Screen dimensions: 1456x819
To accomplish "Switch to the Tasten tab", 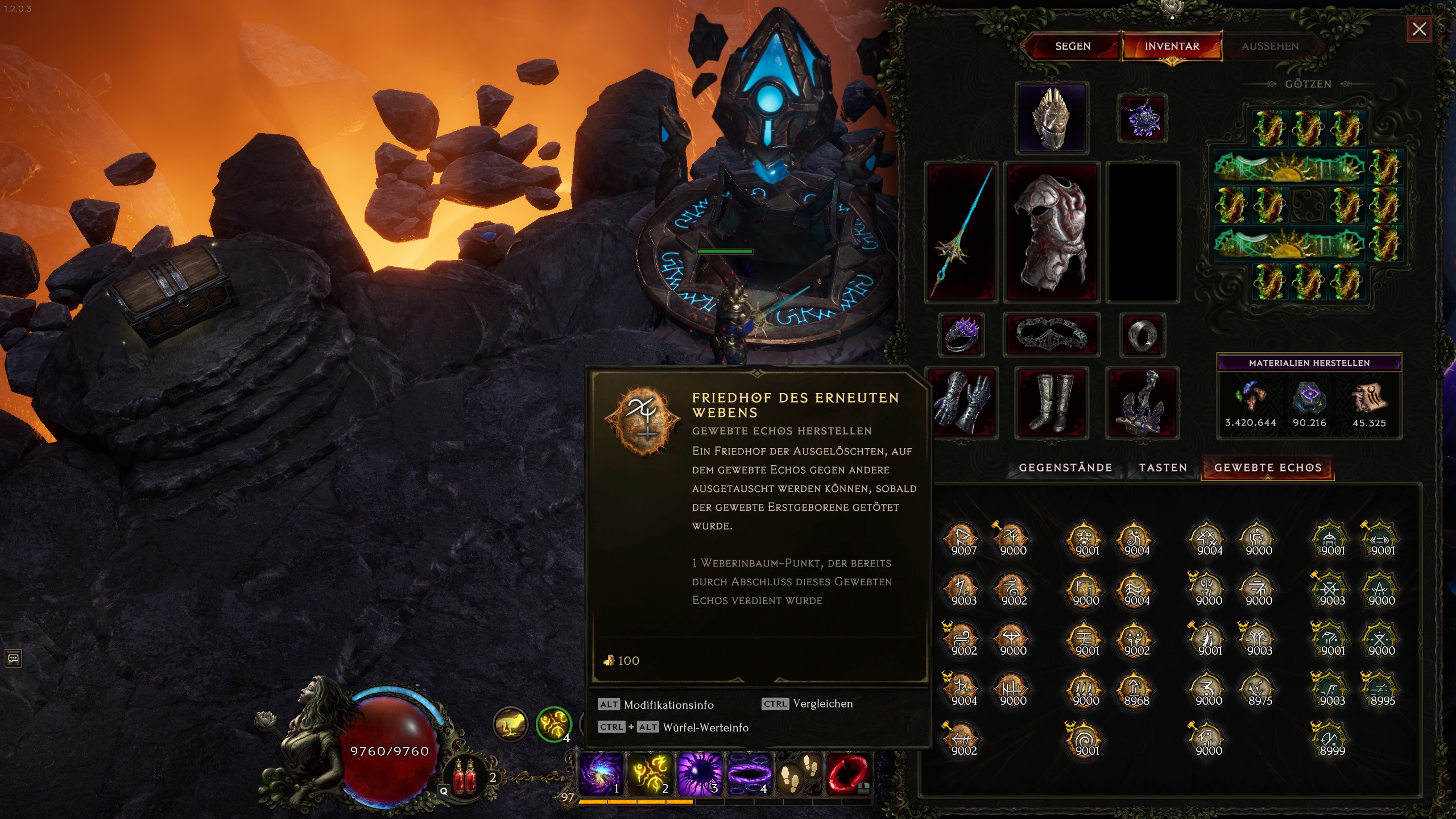I will [1163, 468].
